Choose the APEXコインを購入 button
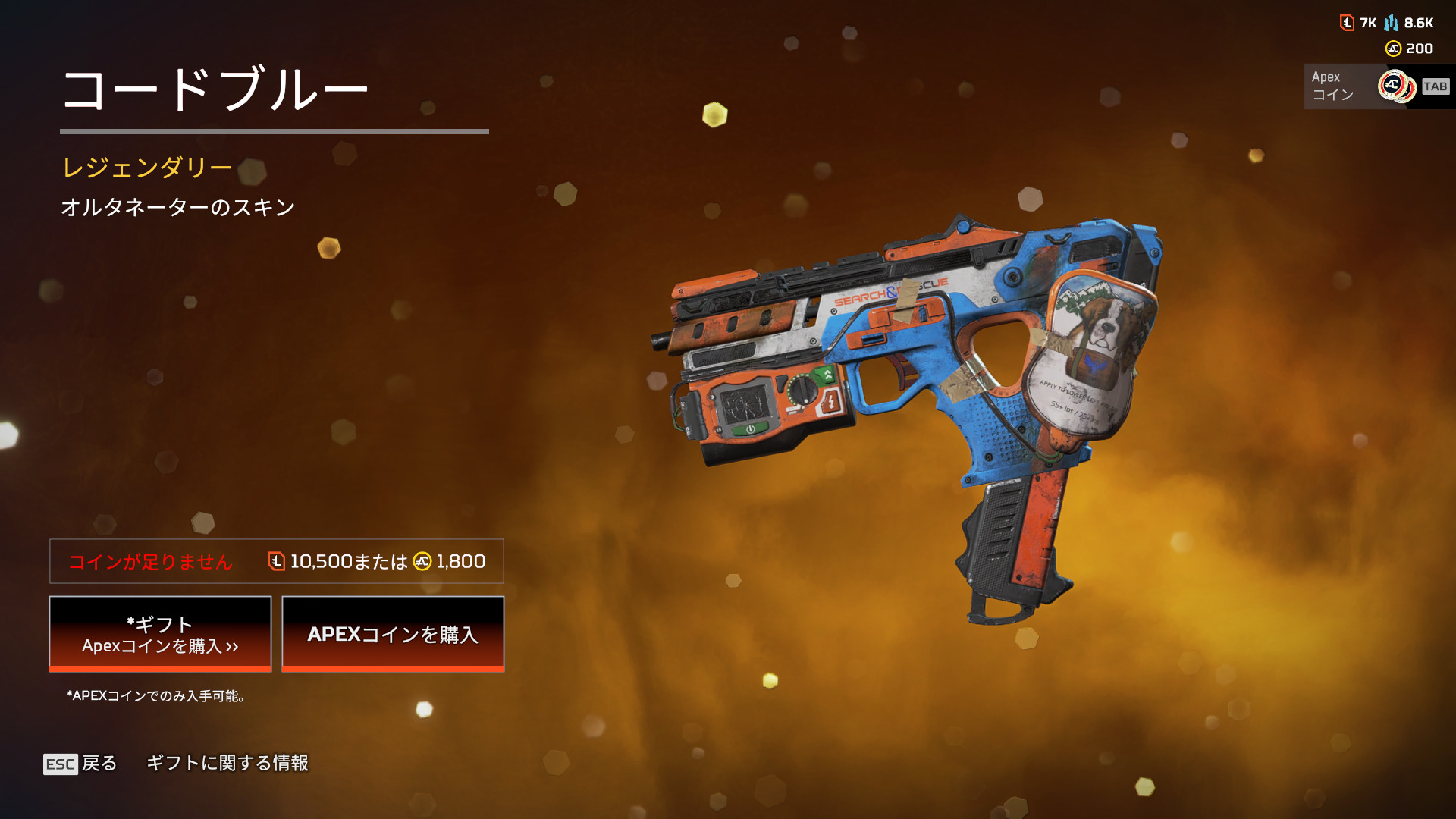The image size is (1456, 819). coord(393,634)
